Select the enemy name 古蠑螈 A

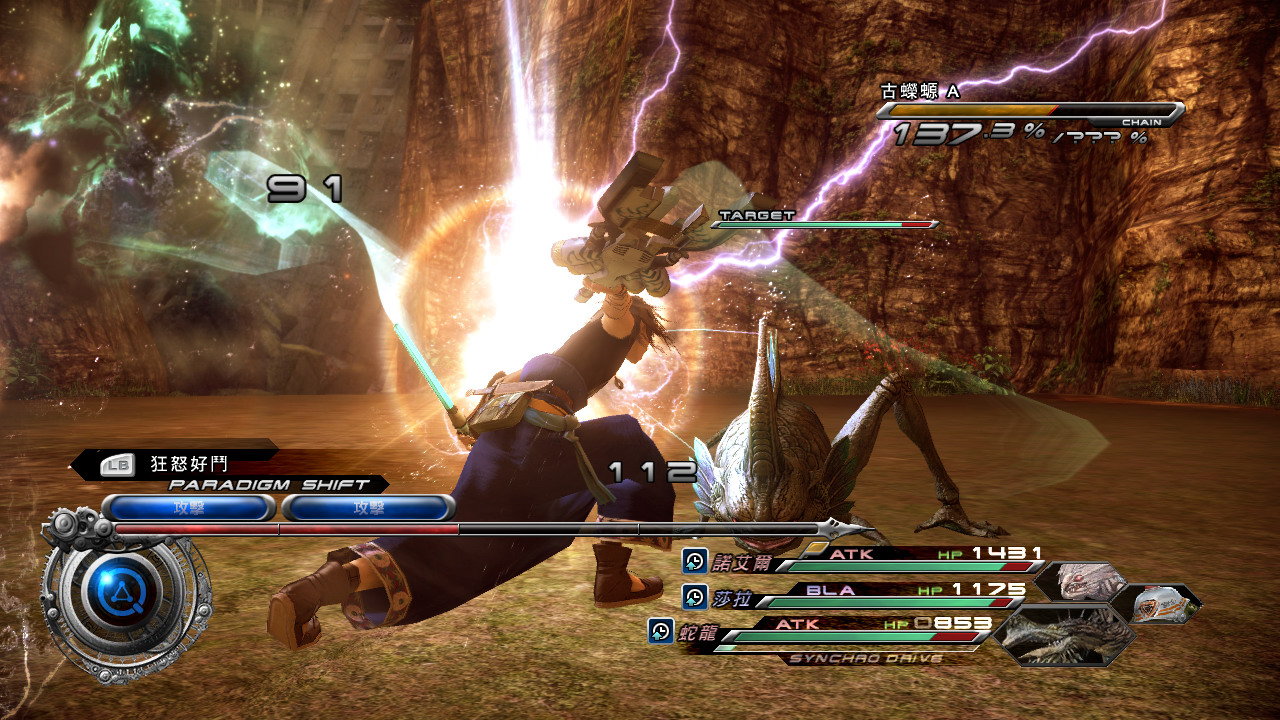pyautogui.click(x=919, y=91)
